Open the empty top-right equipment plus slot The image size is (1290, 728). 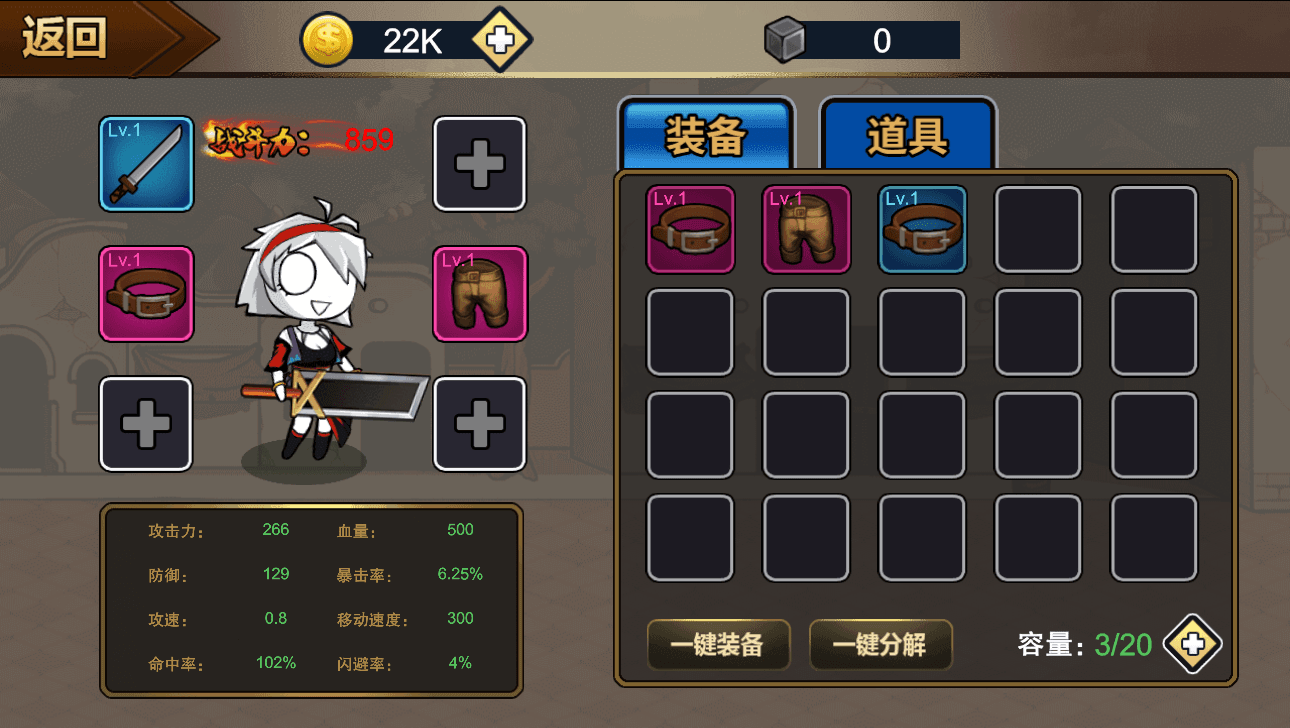tap(479, 163)
